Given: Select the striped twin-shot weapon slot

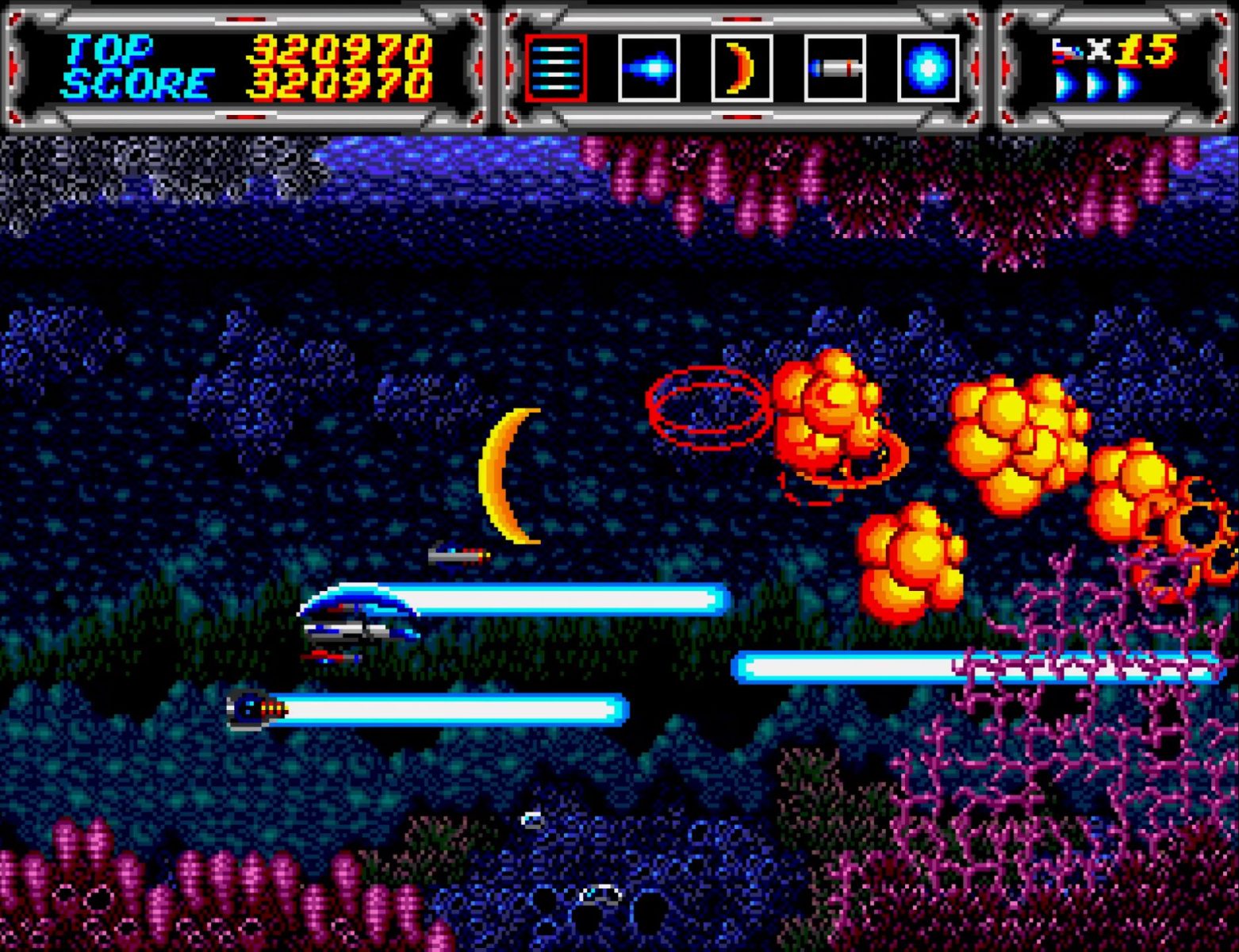Looking at the screenshot, I should (x=555, y=68).
